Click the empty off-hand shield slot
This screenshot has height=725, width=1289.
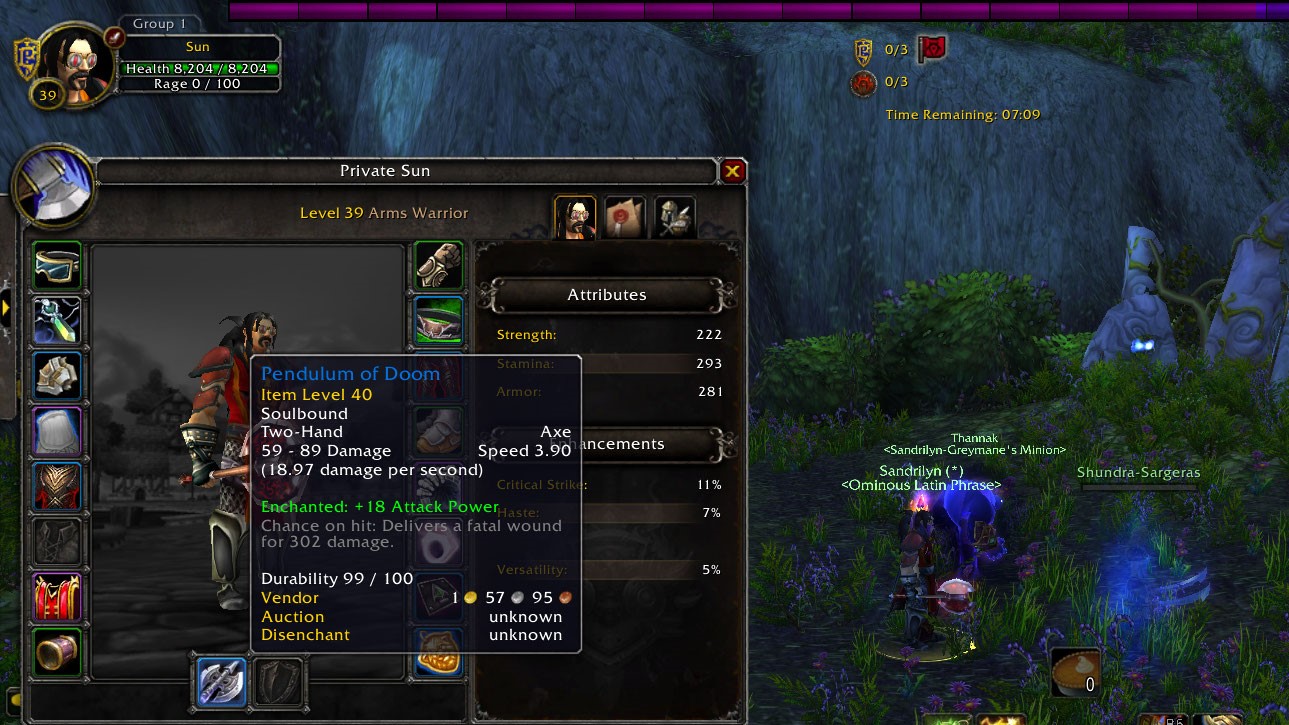pyautogui.click(x=280, y=682)
